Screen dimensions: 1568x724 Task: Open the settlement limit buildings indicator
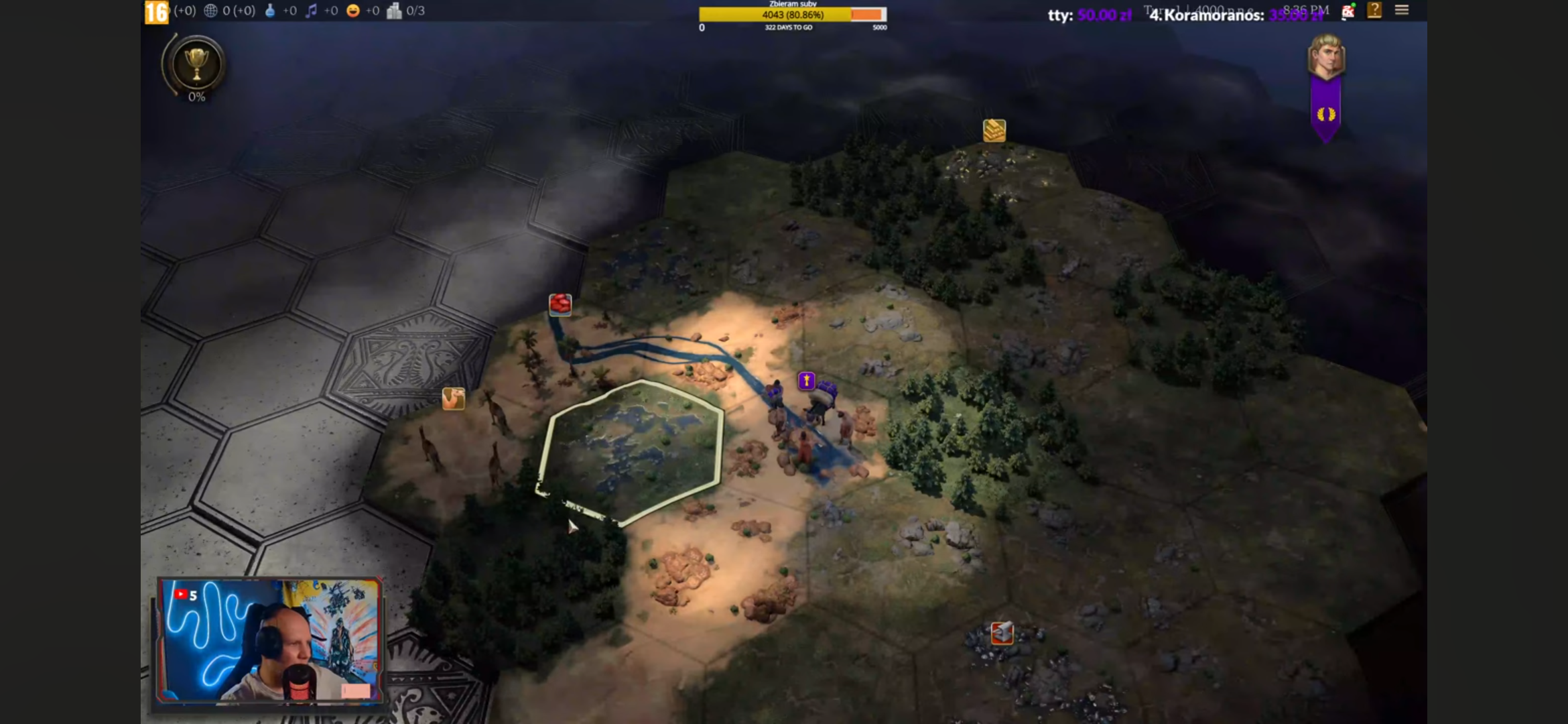pyautogui.click(x=394, y=11)
